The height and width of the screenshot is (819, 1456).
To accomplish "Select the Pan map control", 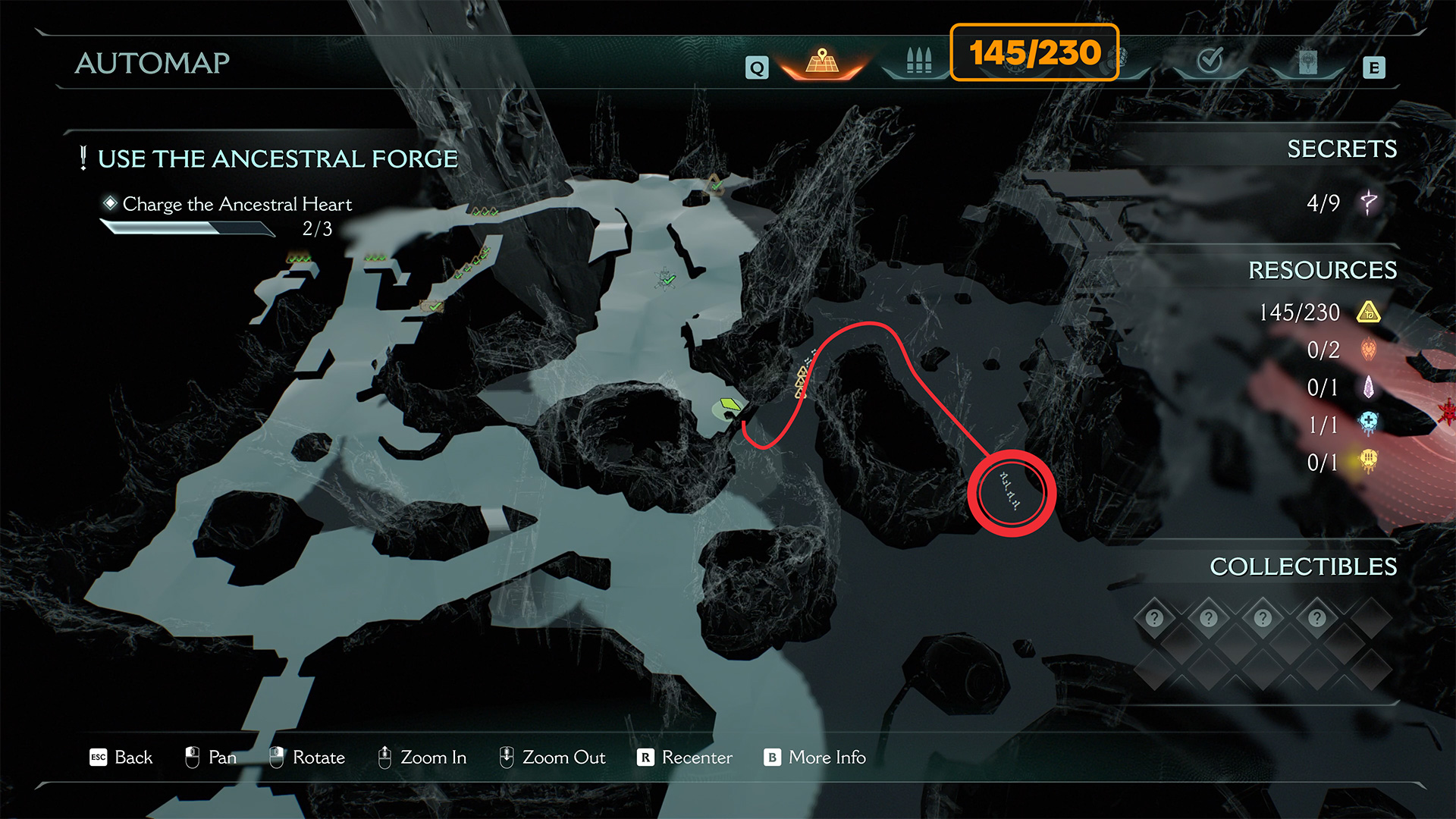I will pyautogui.click(x=211, y=757).
